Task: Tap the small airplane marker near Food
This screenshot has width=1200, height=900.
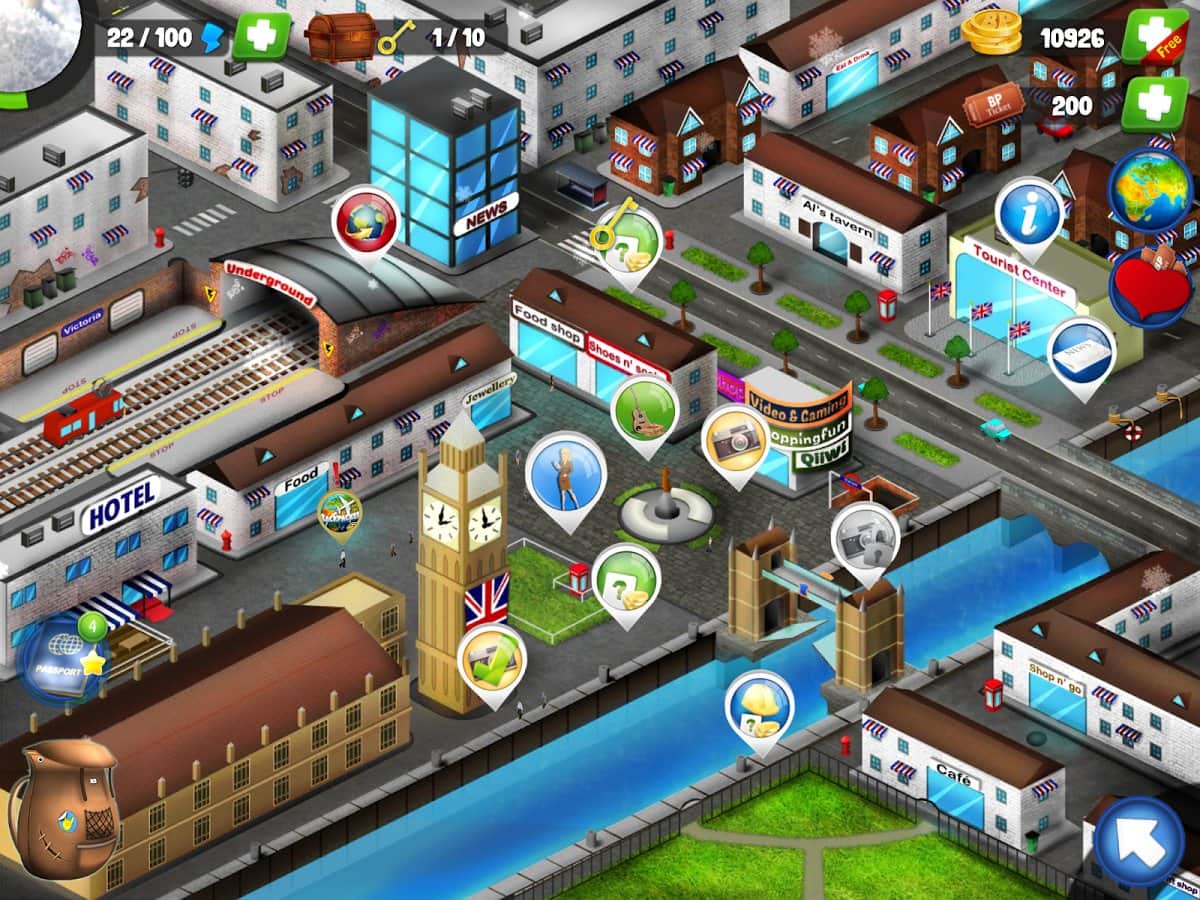Action: (340, 512)
